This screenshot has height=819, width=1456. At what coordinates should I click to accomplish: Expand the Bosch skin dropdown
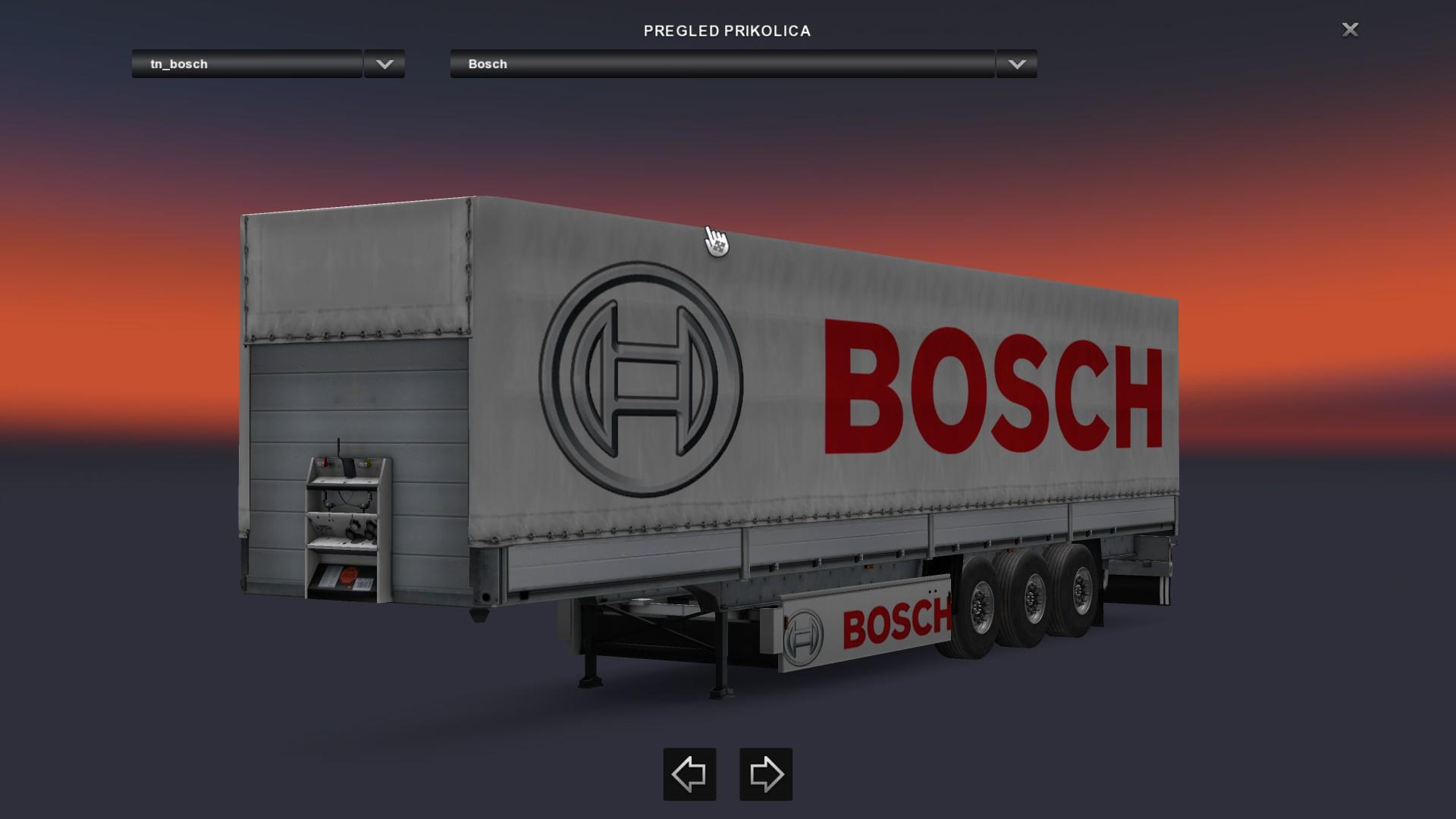coord(1017,64)
